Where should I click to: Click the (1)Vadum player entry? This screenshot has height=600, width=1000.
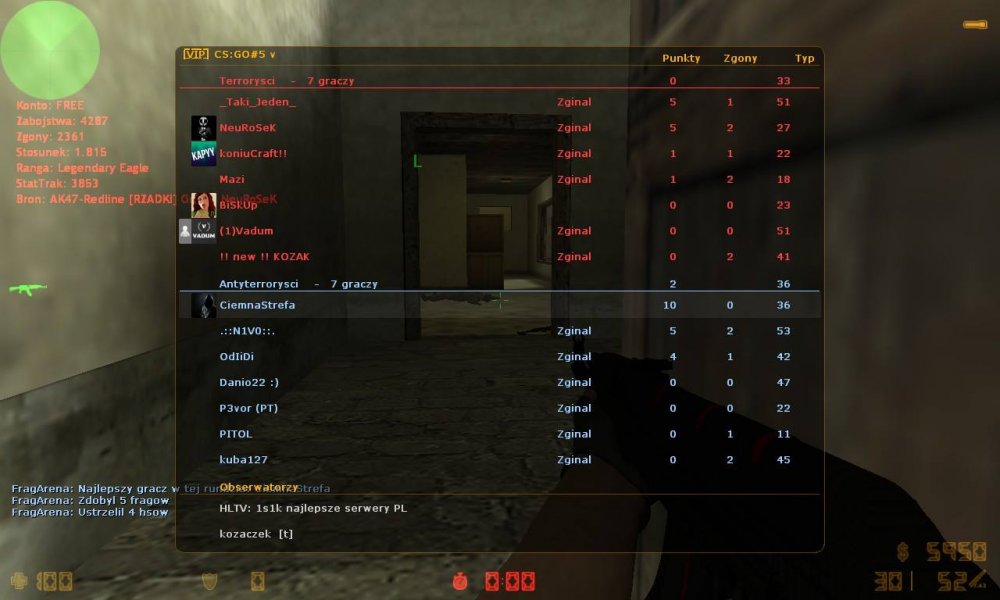coord(246,231)
